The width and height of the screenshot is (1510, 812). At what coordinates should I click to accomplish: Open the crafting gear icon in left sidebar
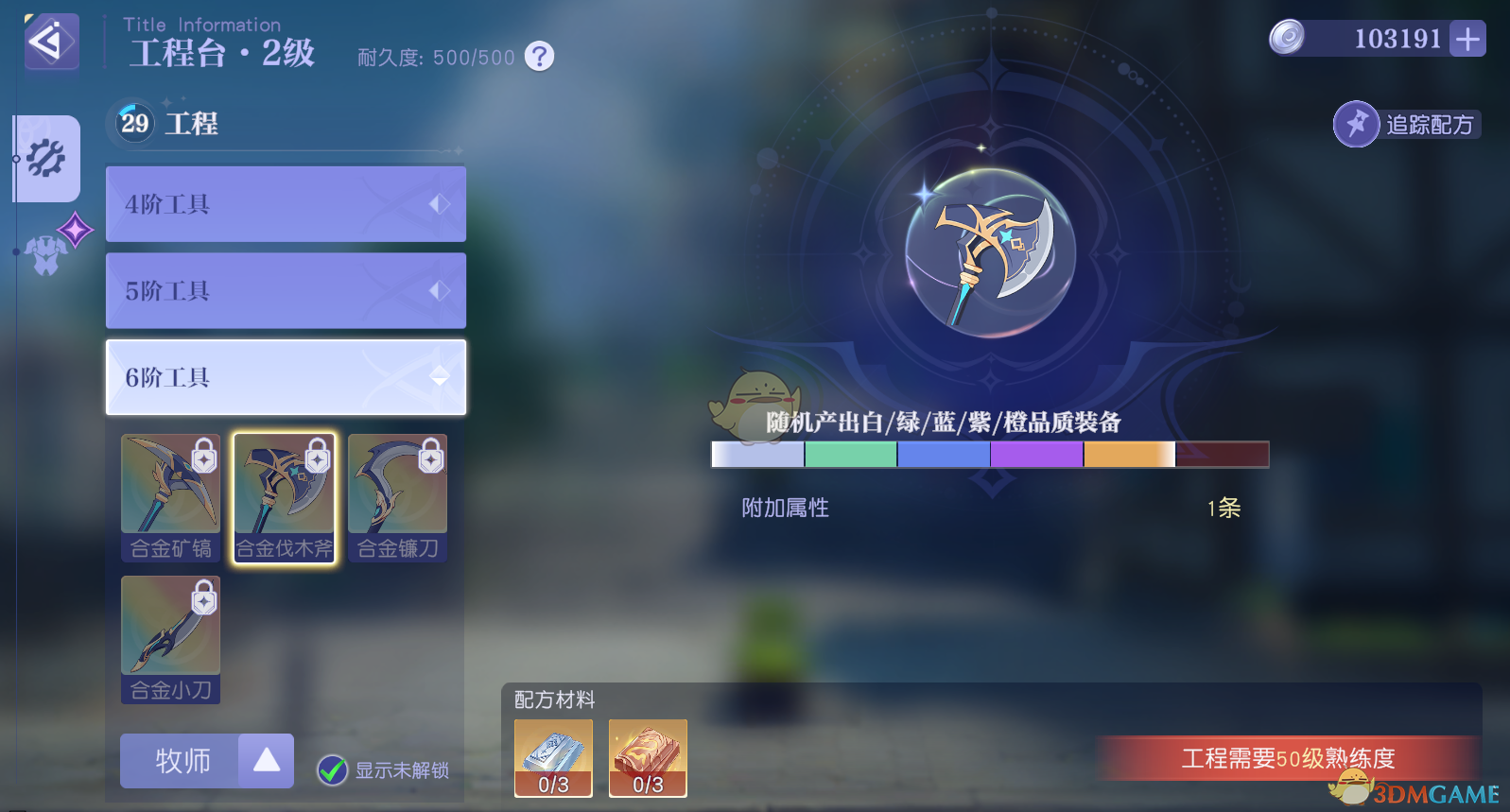pyautogui.click(x=44, y=159)
